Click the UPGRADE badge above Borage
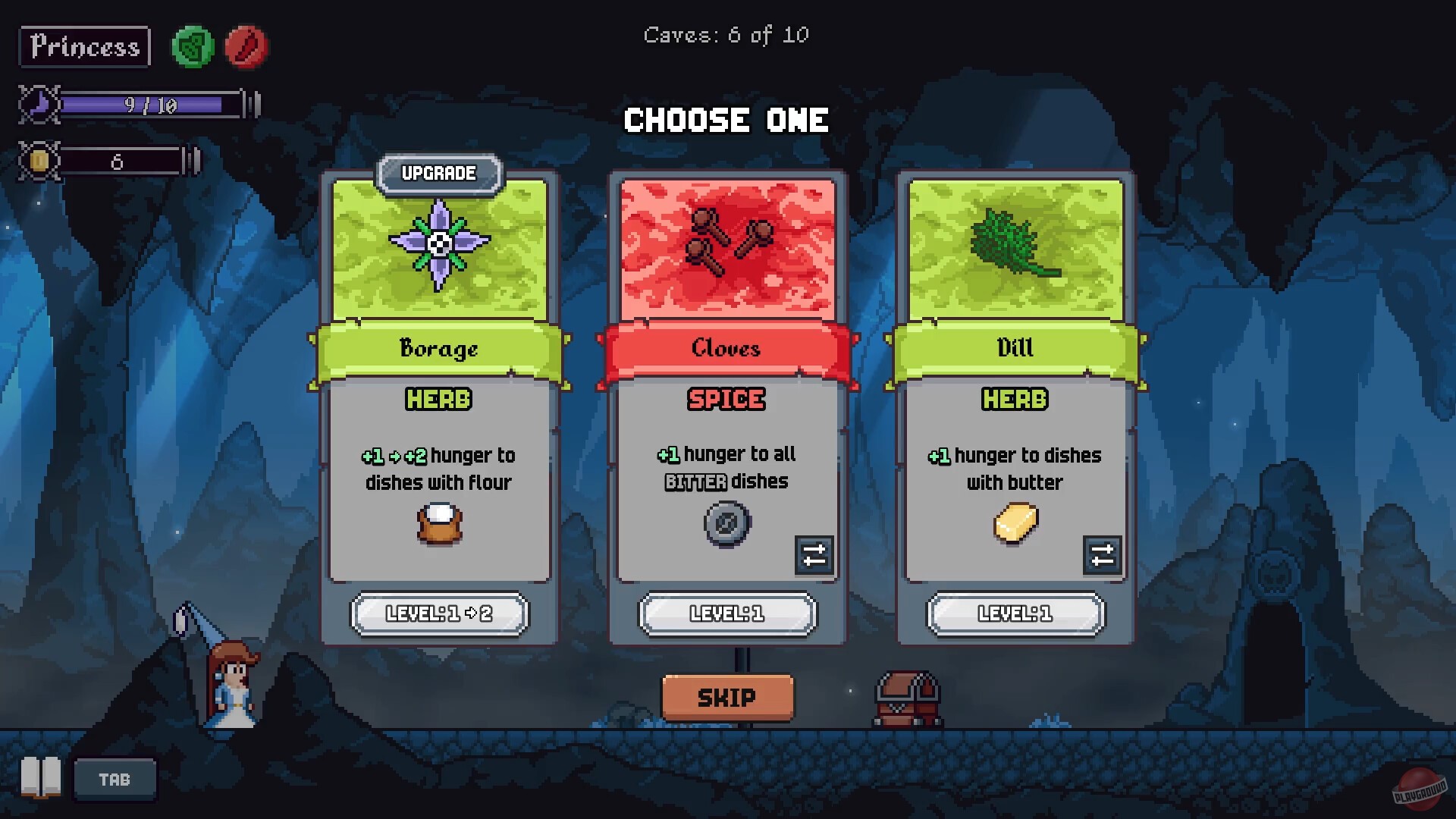1456x819 pixels. (x=438, y=173)
